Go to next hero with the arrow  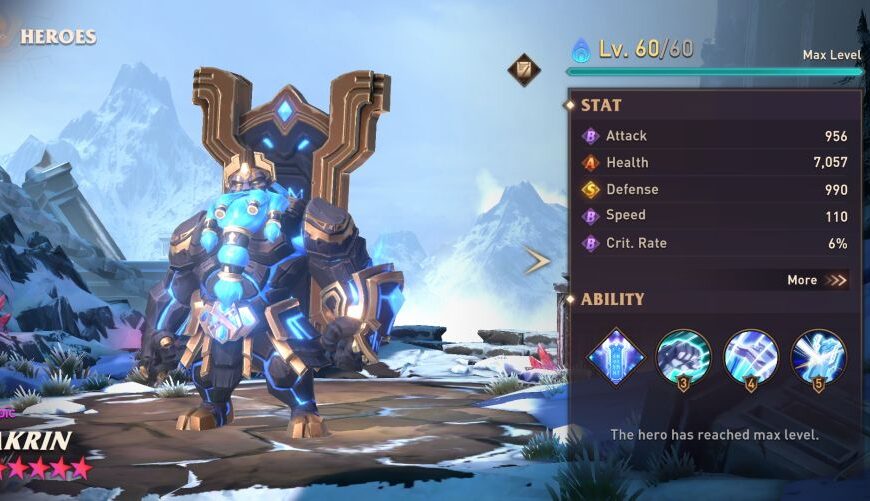[537, 262]
